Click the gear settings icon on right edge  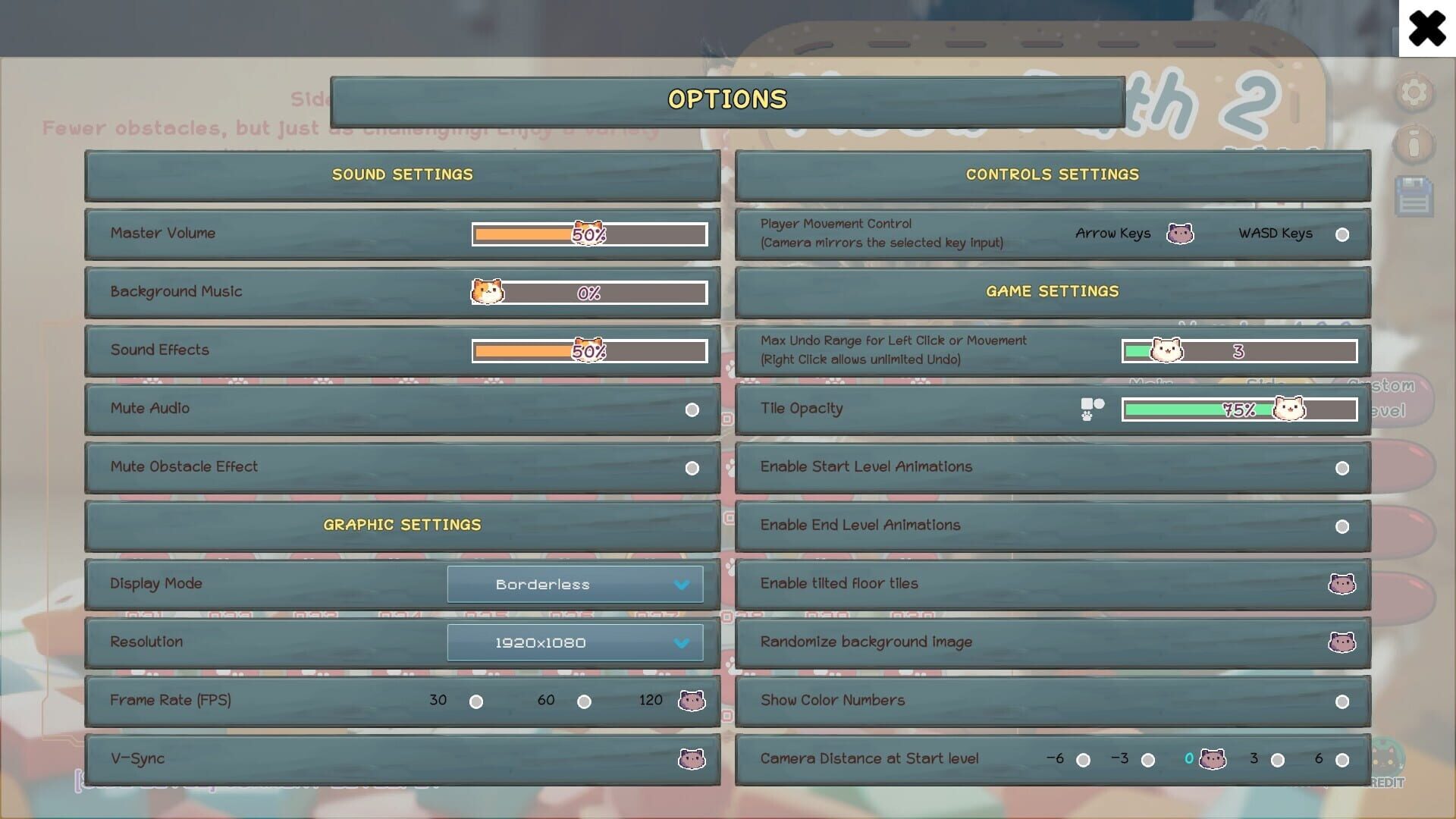tap(1413, 93)
